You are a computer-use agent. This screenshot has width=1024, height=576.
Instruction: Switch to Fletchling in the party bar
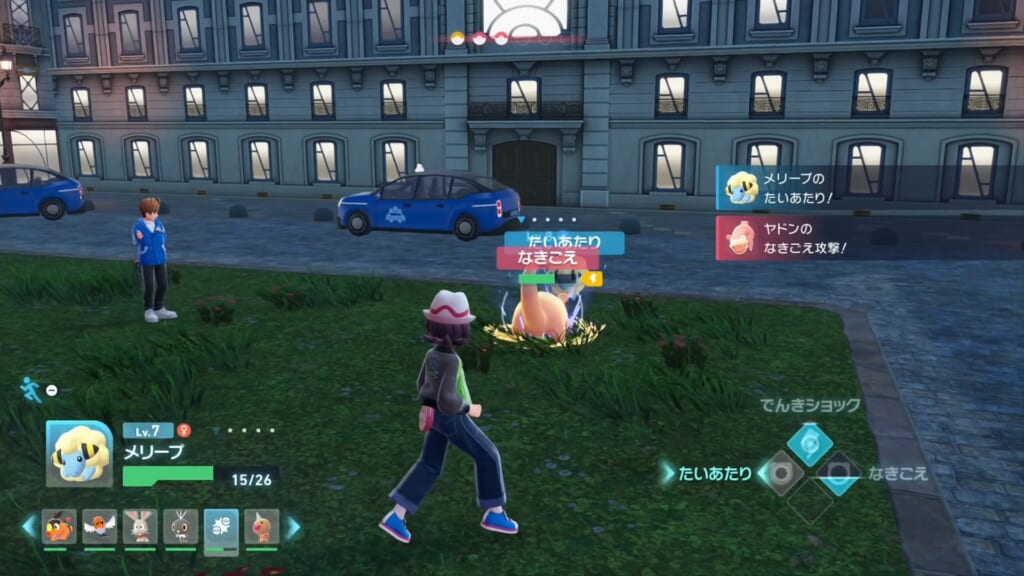tap(100, 526)
